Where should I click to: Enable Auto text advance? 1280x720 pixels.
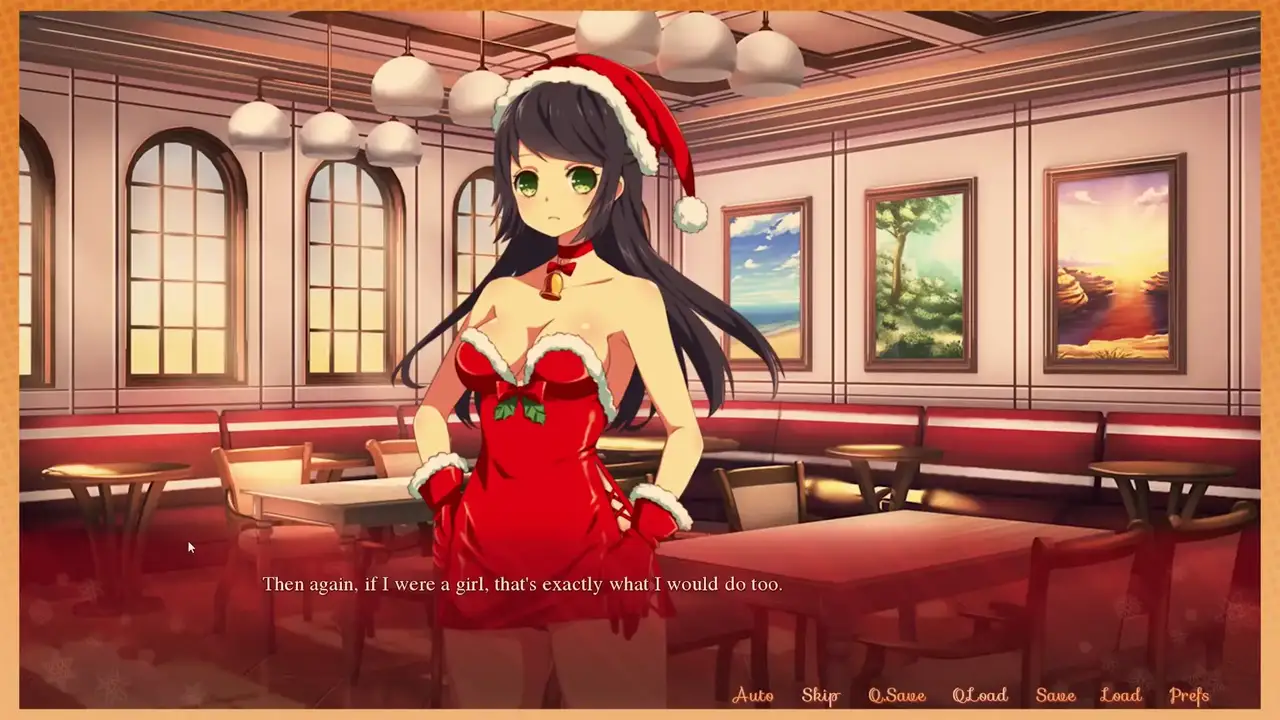[x=752, y=695]
